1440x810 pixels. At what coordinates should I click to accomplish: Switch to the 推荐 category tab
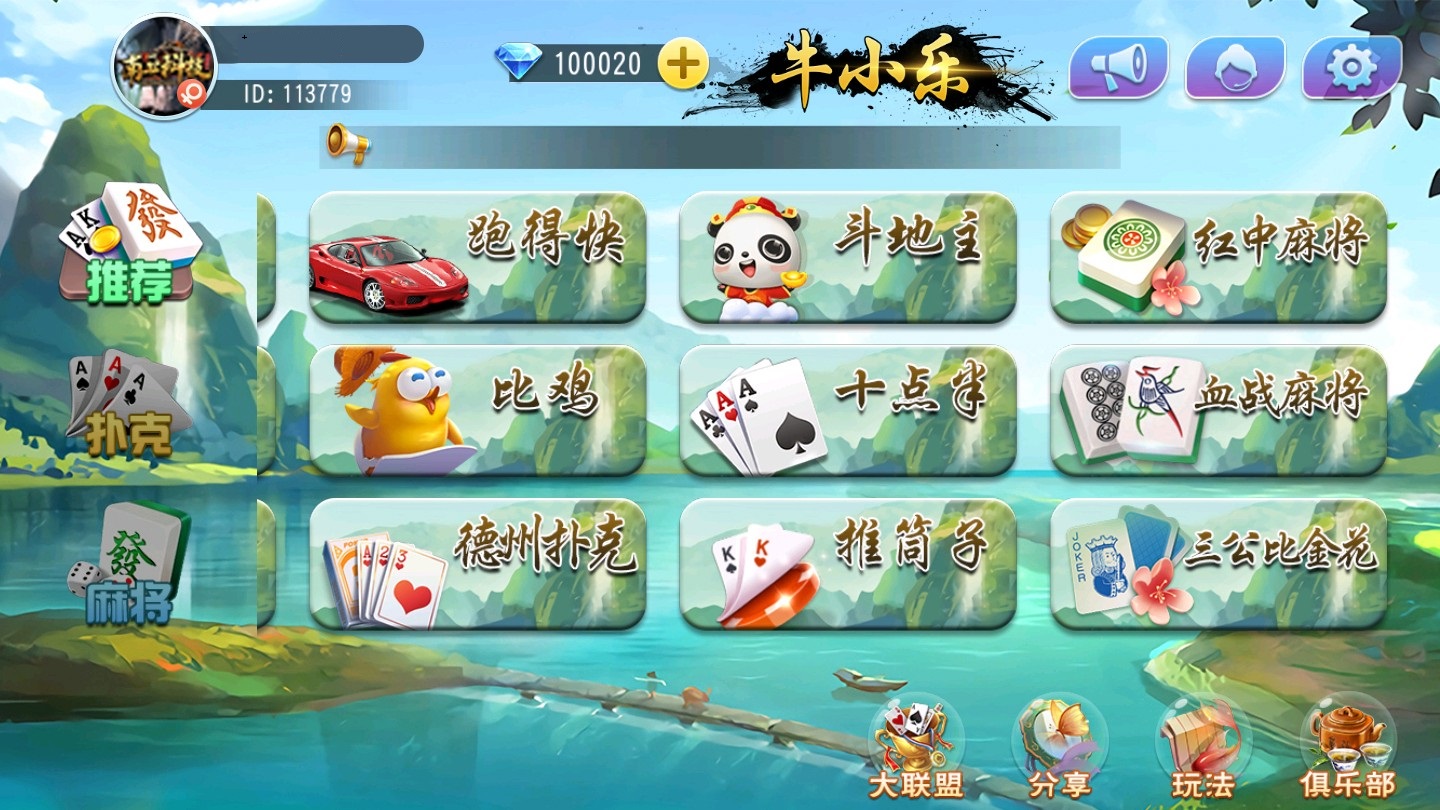point(129,245)
